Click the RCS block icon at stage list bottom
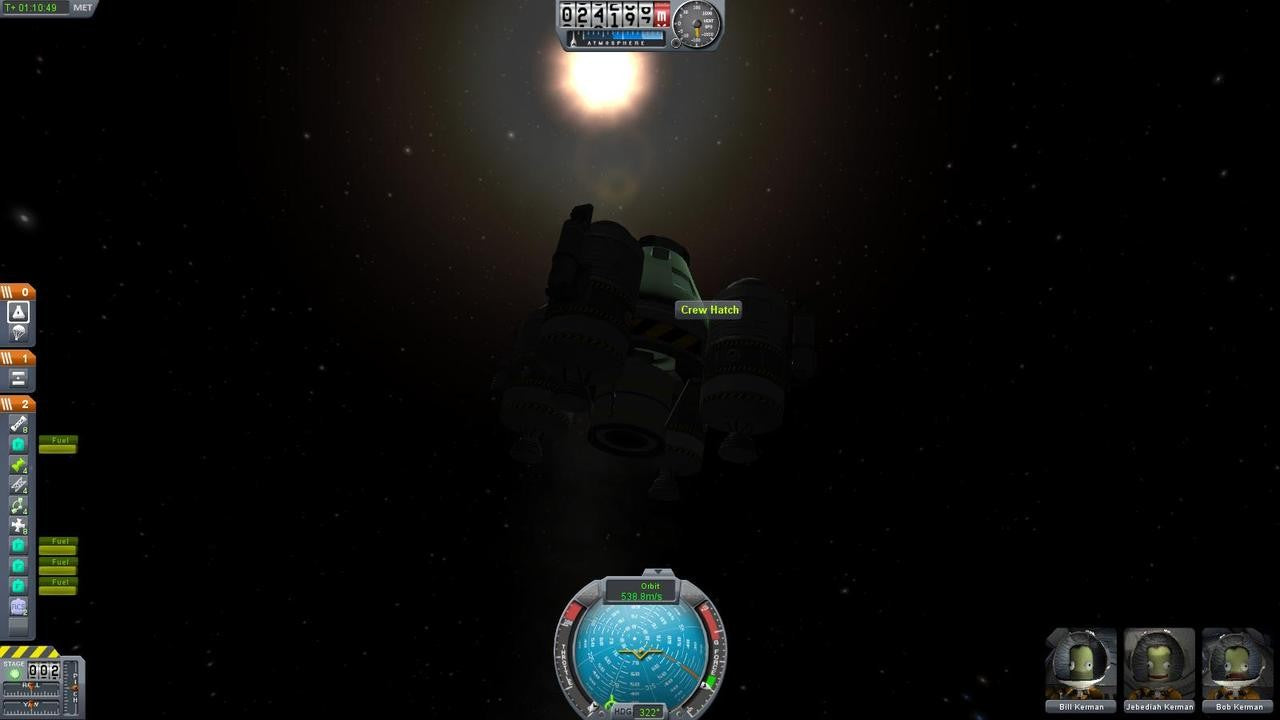This screenshot has width=1280, height=720. 18,606
